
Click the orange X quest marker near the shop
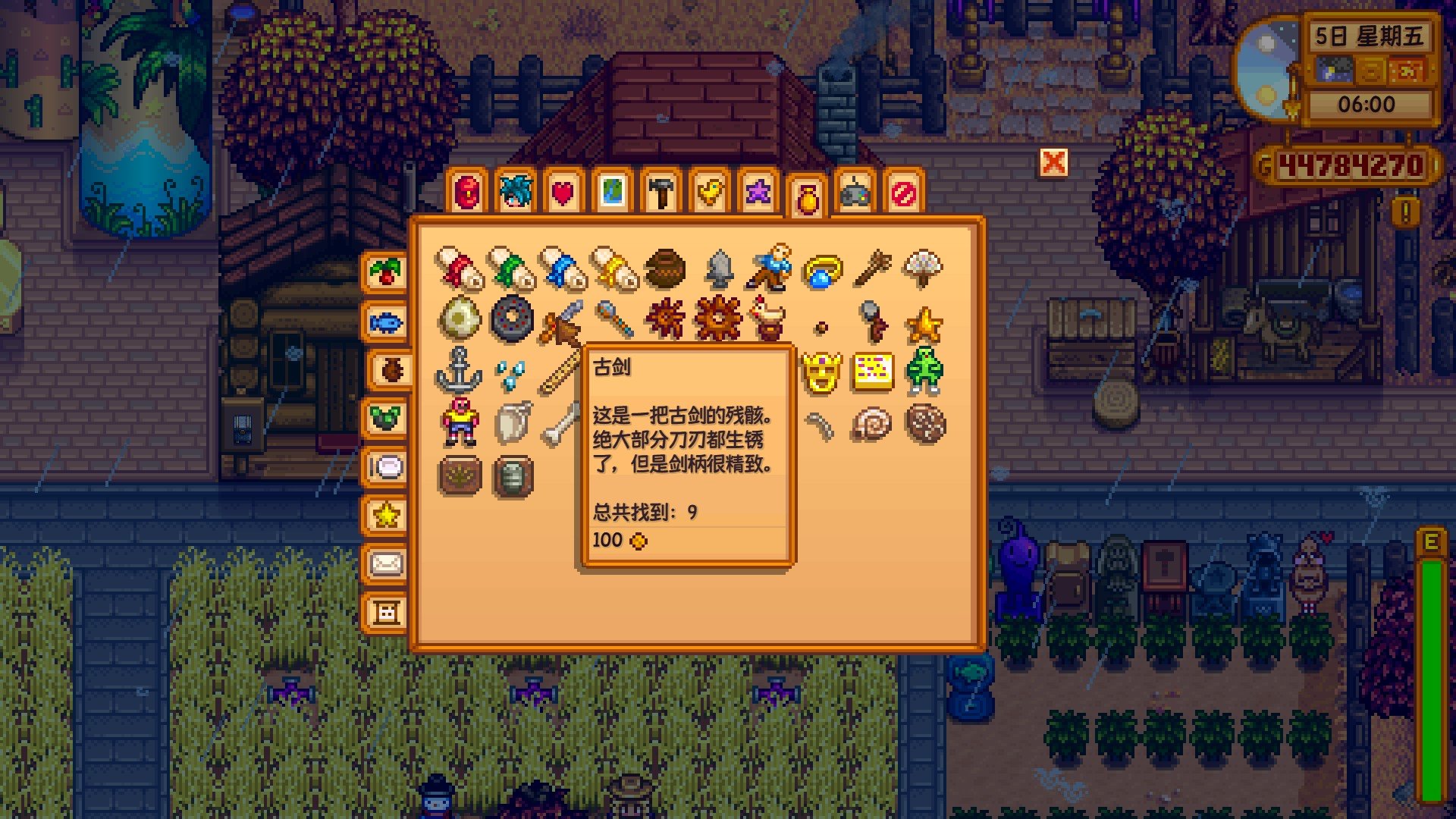tap(1054, 163)
